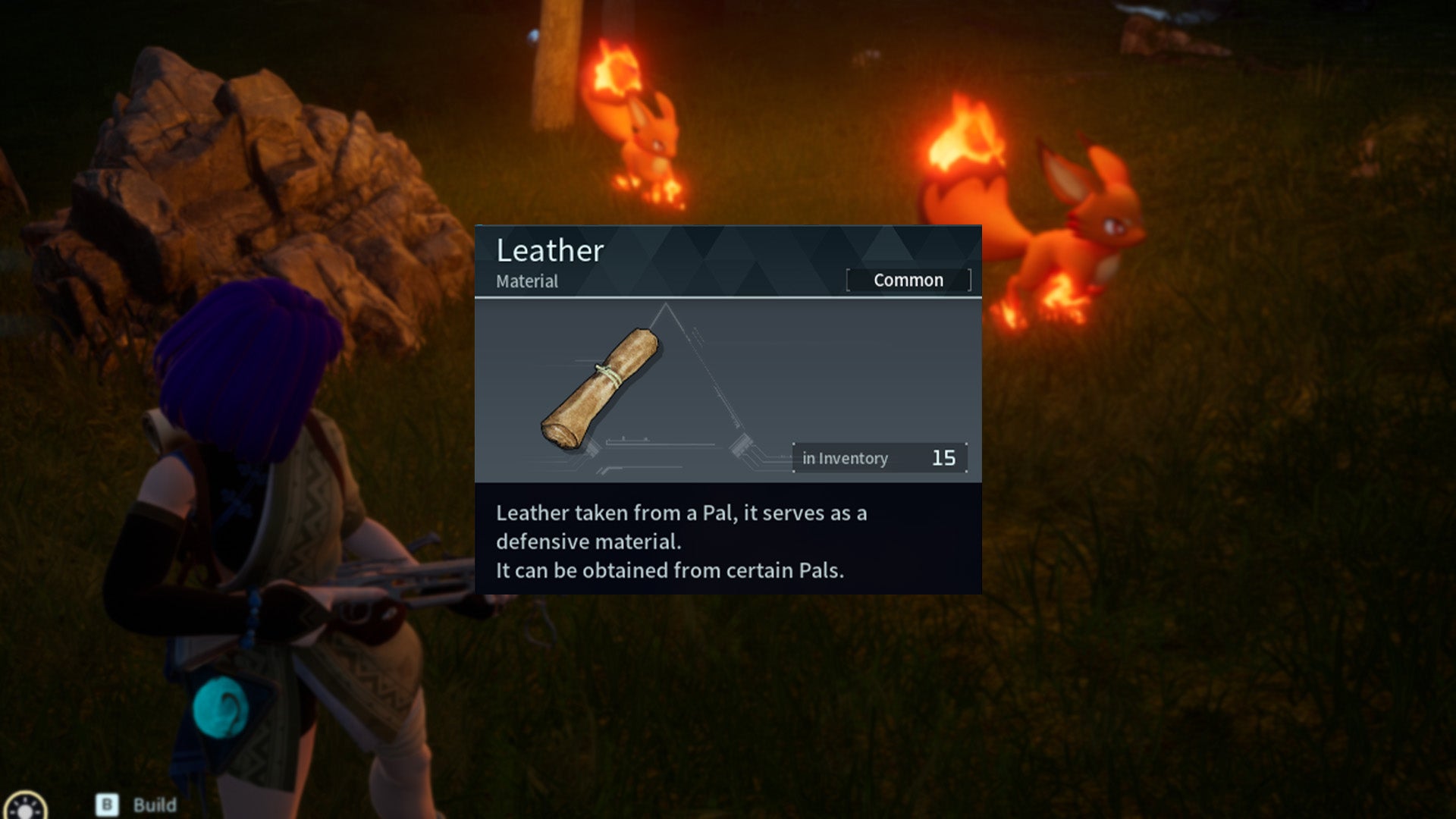This screenshot has height=819, width=1456.
Task: Toggle the in Inventory counter panel
Action: 880,457
